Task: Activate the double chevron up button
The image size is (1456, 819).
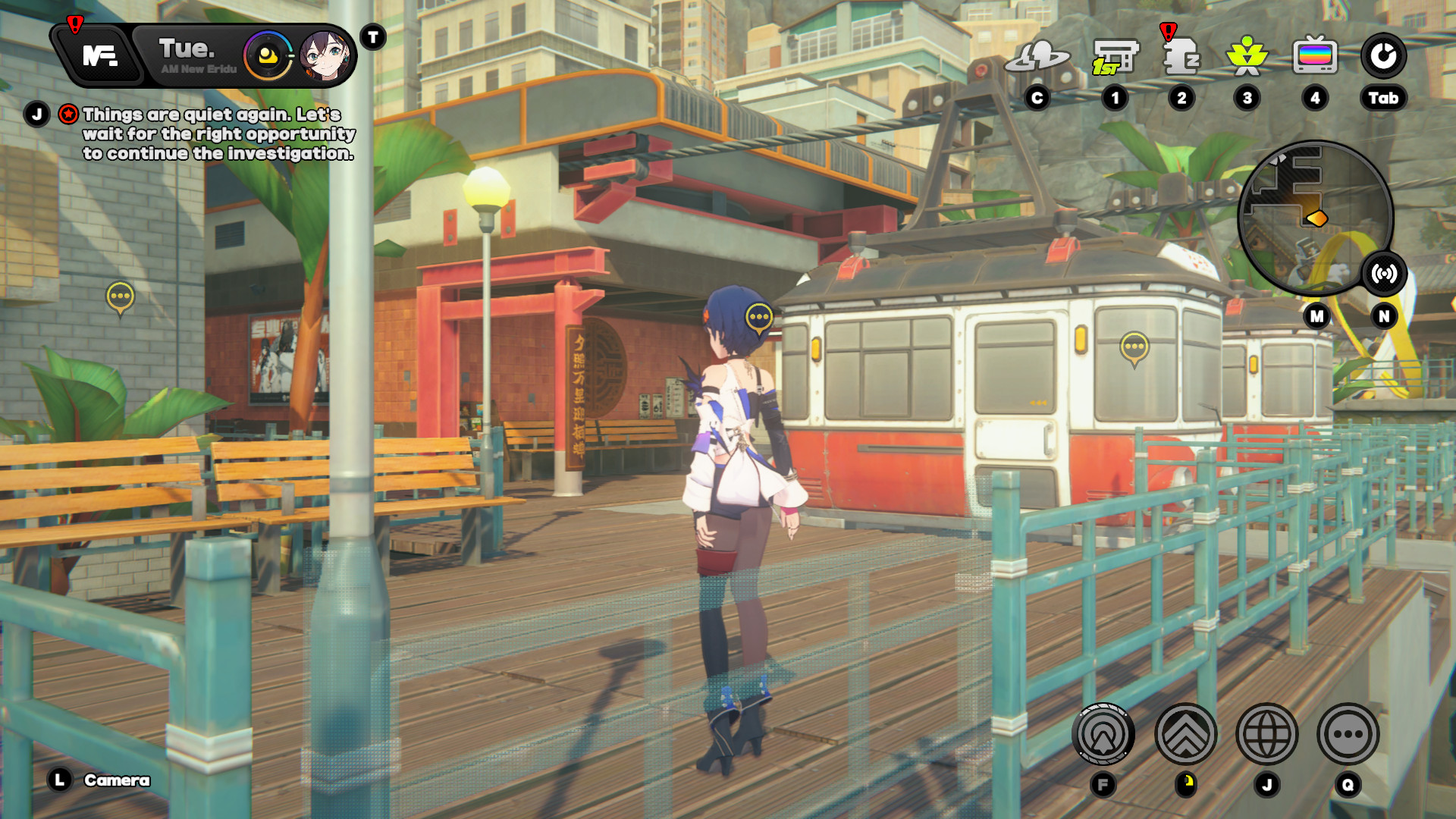Action: pos(1185,734)
